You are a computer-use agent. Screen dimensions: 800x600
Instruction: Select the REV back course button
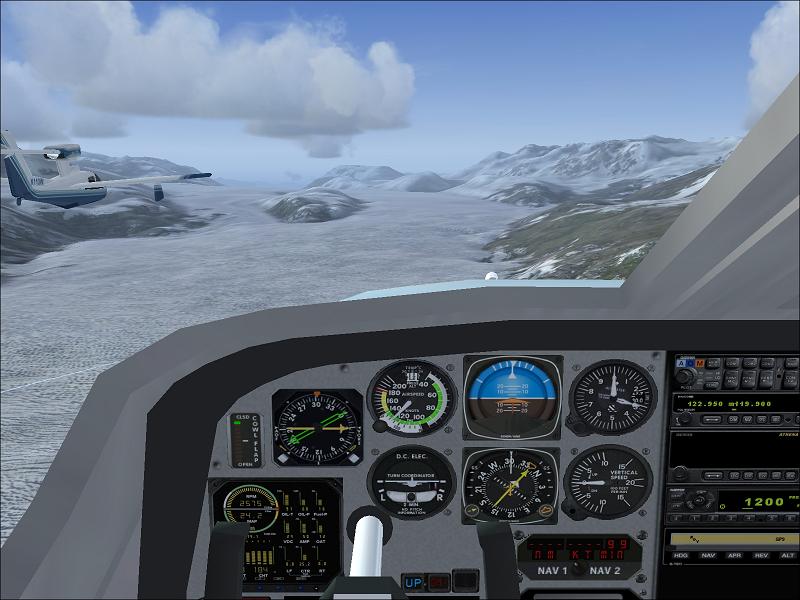(x=761, y=554)
